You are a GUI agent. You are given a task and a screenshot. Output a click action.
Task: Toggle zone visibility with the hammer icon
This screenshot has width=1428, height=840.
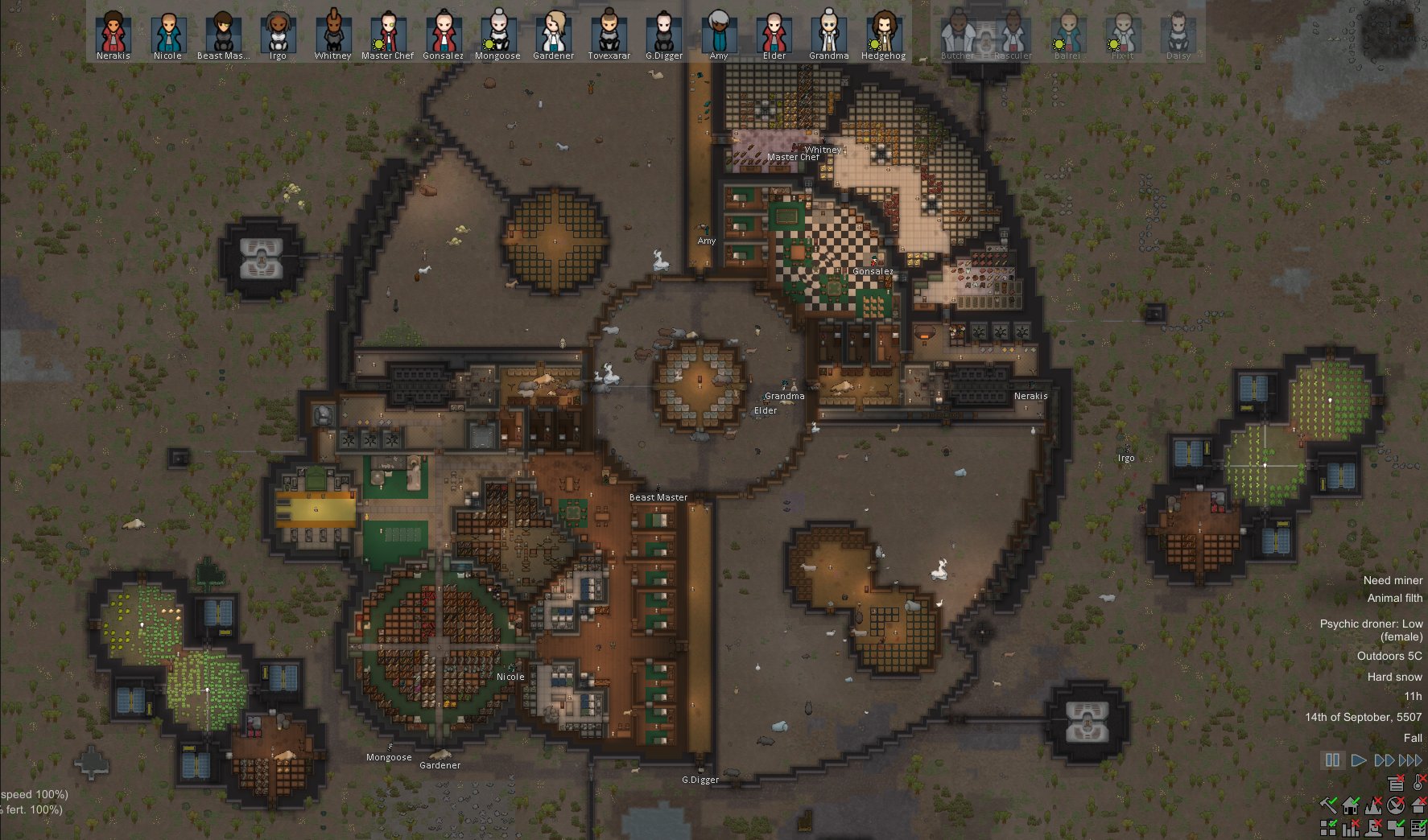click(x=1328, y=805)
